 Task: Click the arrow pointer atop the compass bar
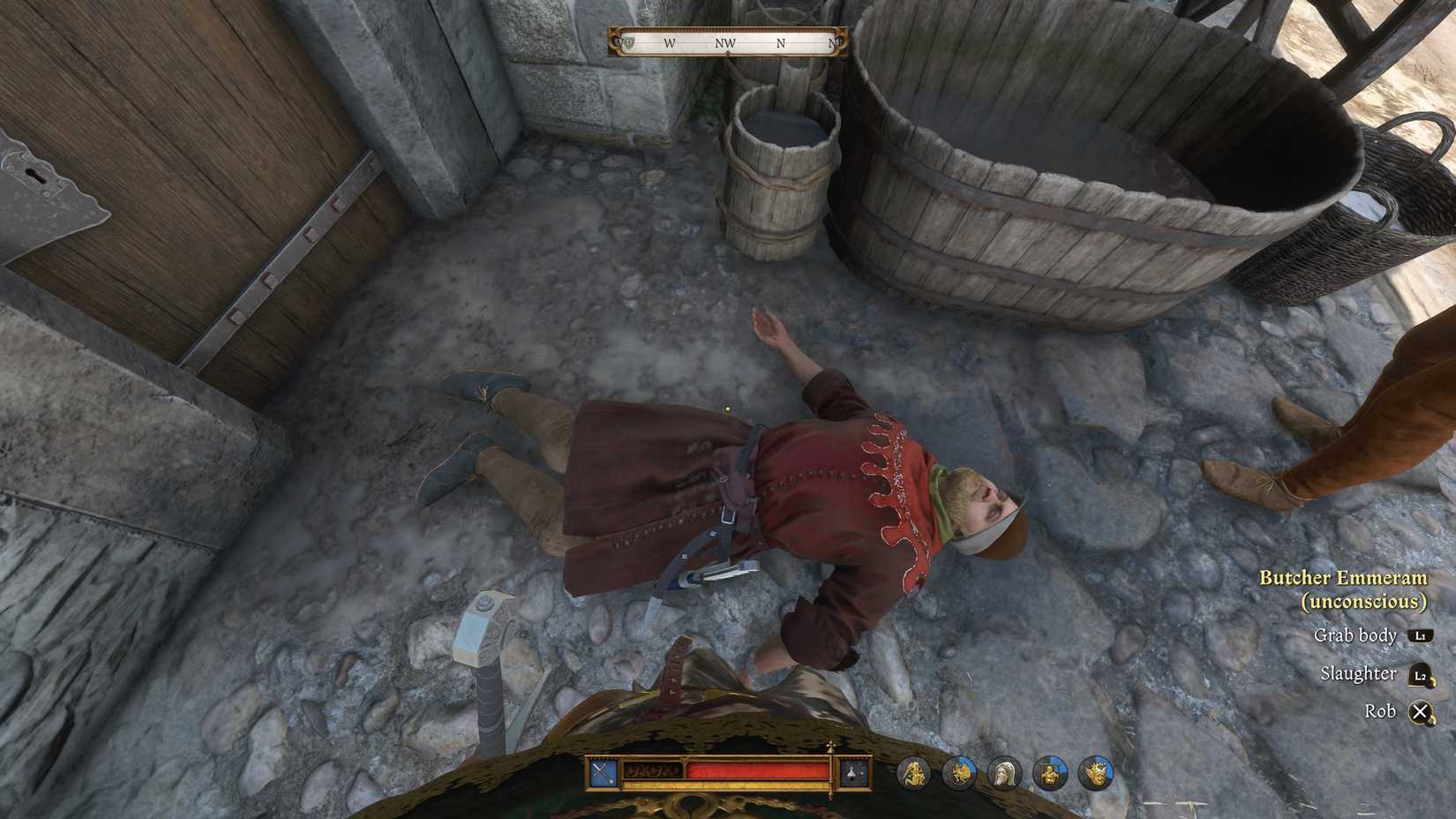[x=730, y=53]
